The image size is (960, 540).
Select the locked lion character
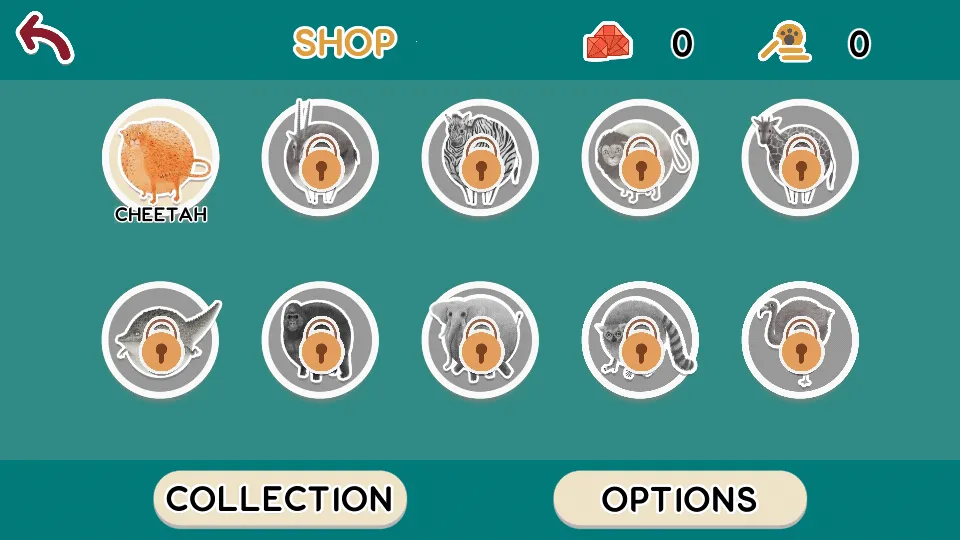click(640, 157)
